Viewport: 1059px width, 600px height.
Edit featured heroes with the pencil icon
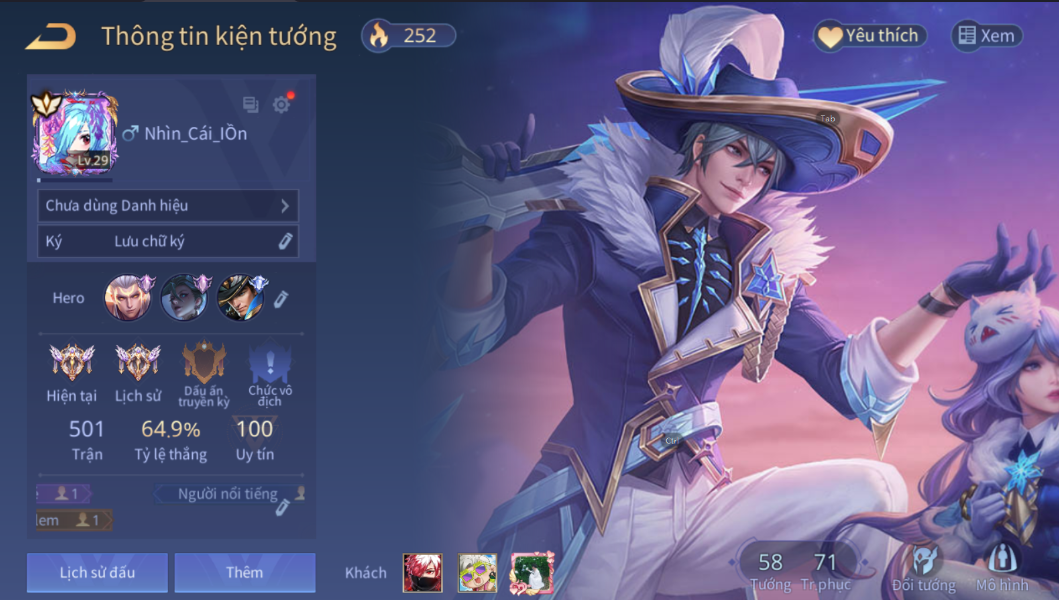pyautogui.click(x=282, y=298)
